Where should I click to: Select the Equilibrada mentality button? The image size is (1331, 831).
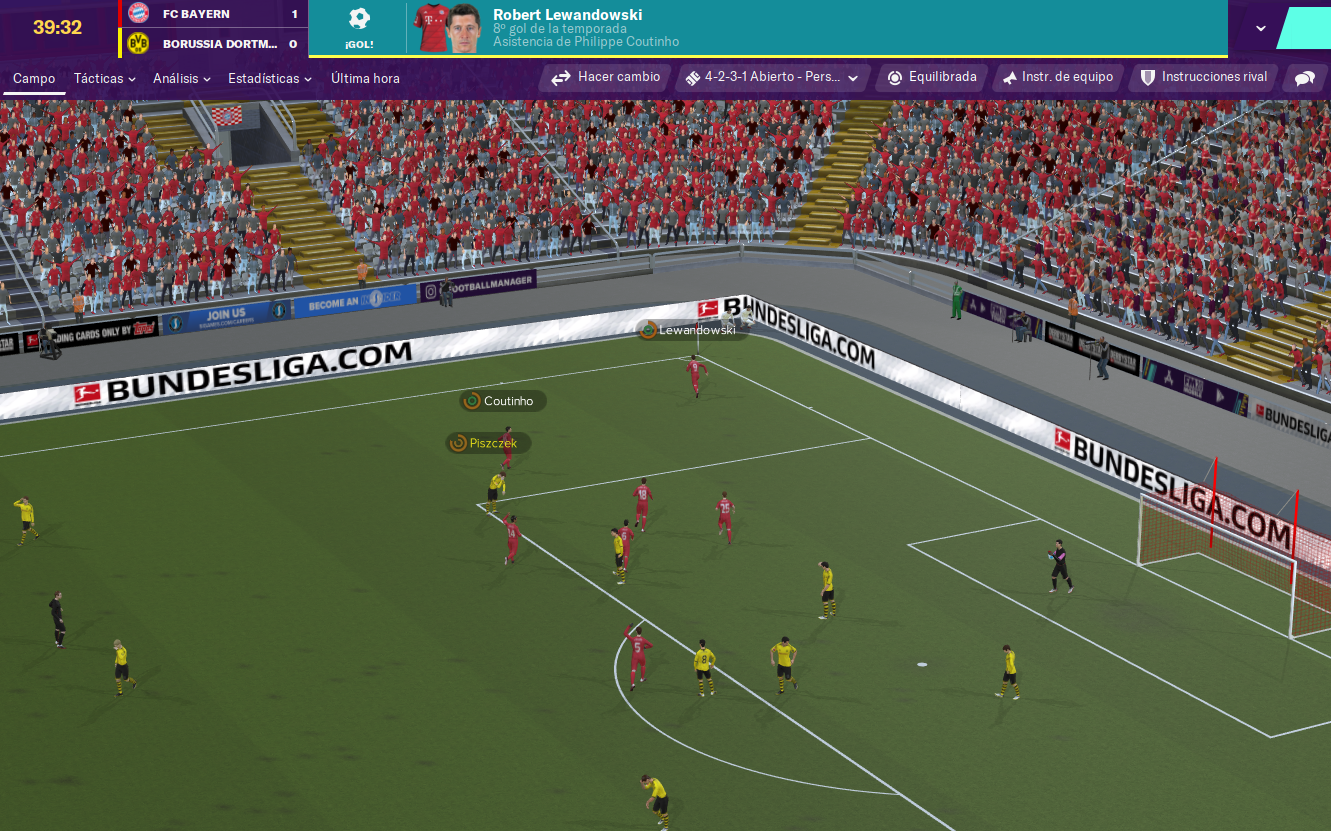pos(932,77)
